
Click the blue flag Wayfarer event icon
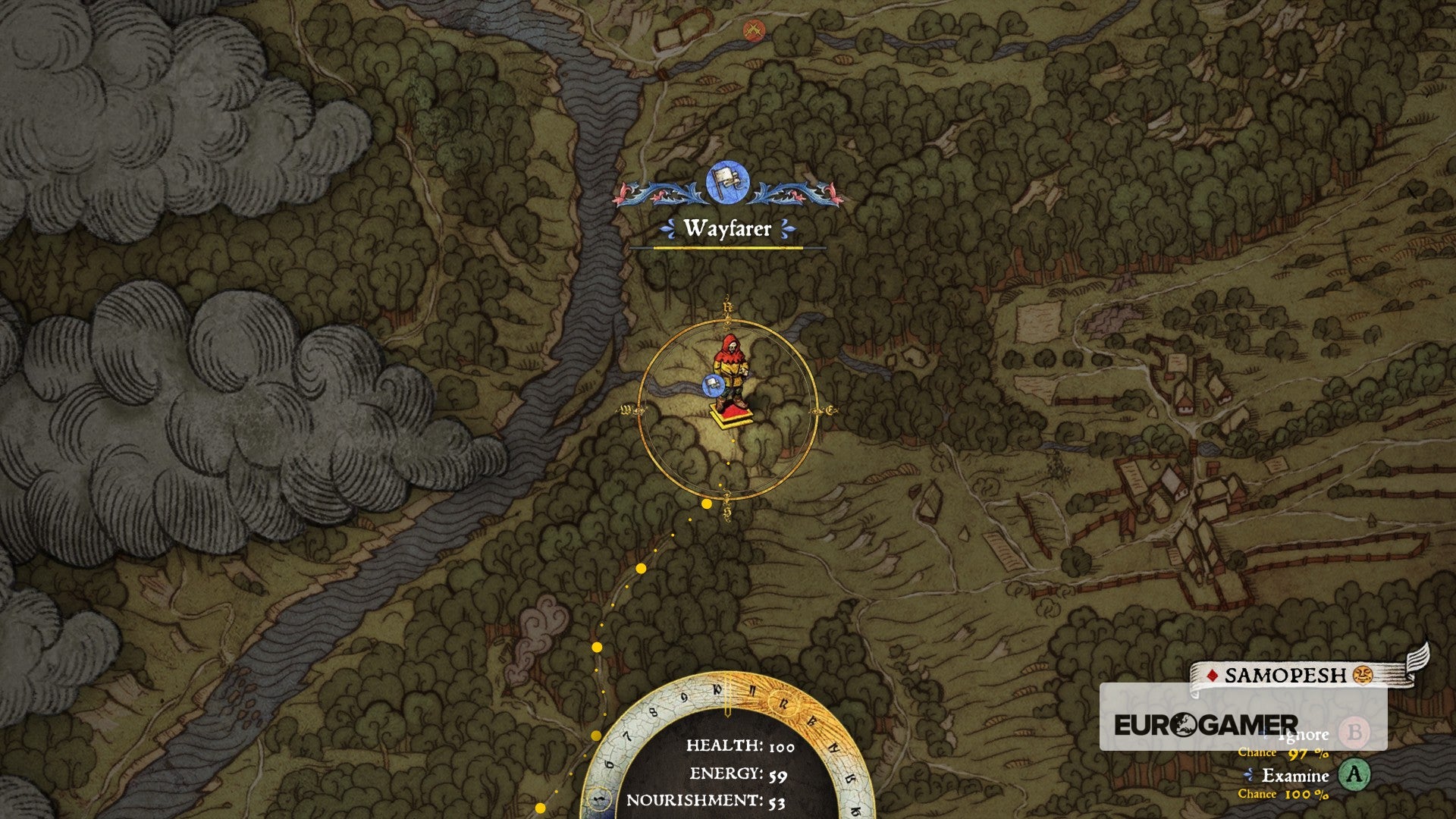tap(728, 184)
